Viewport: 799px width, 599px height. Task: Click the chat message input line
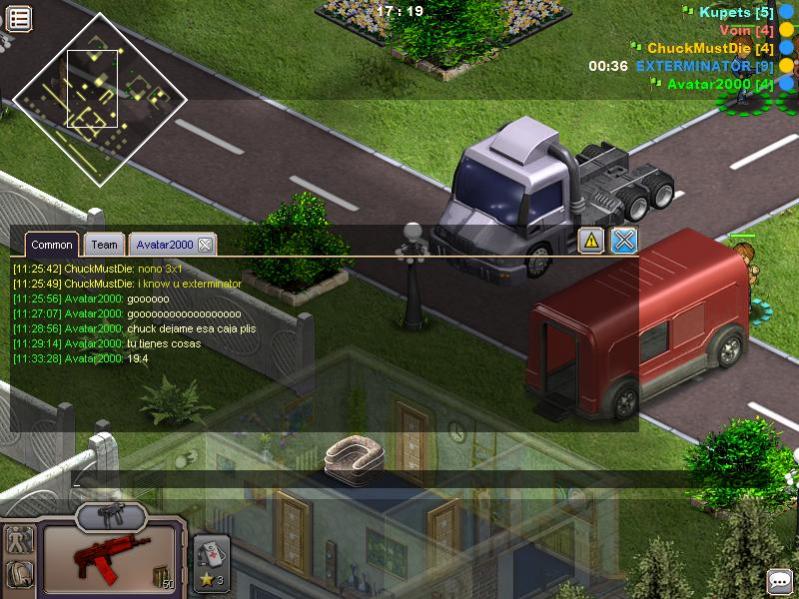click(350, 480)
